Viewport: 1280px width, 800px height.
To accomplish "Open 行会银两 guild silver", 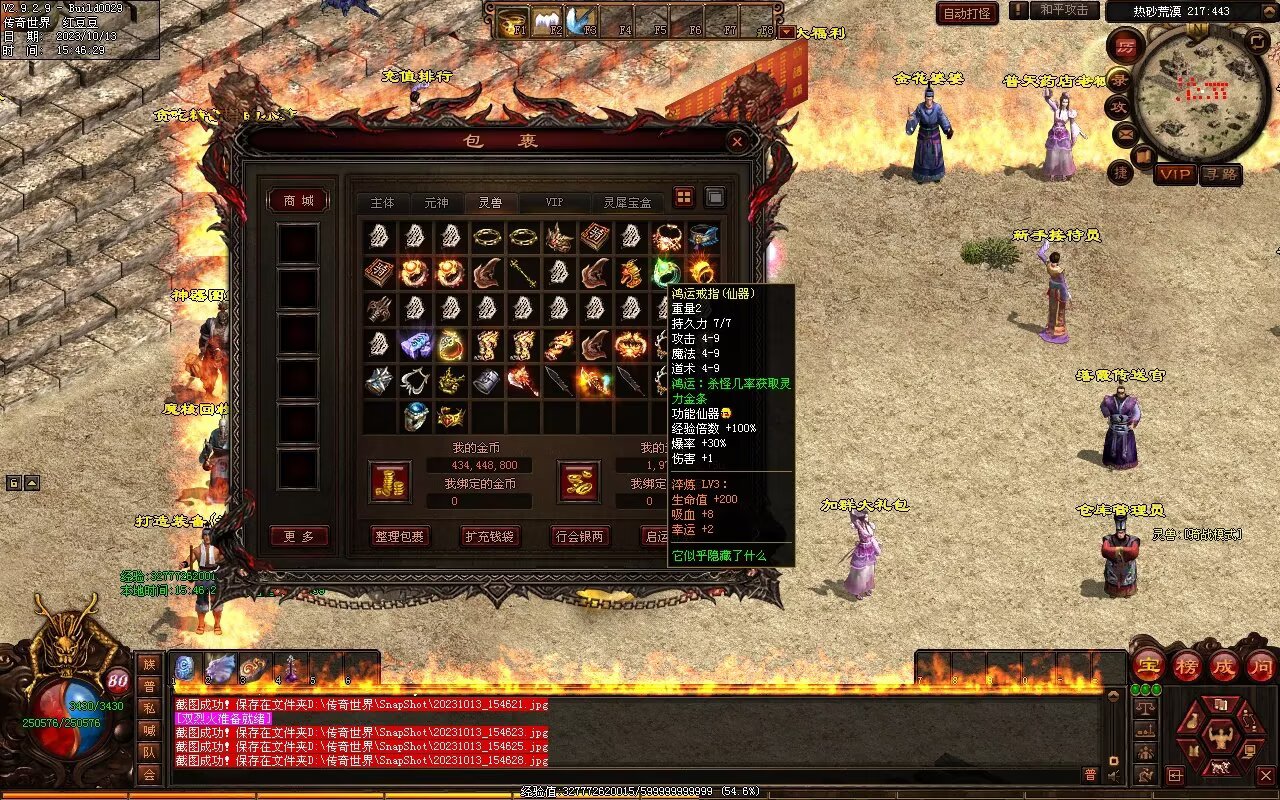I will (x=580, y=536).
